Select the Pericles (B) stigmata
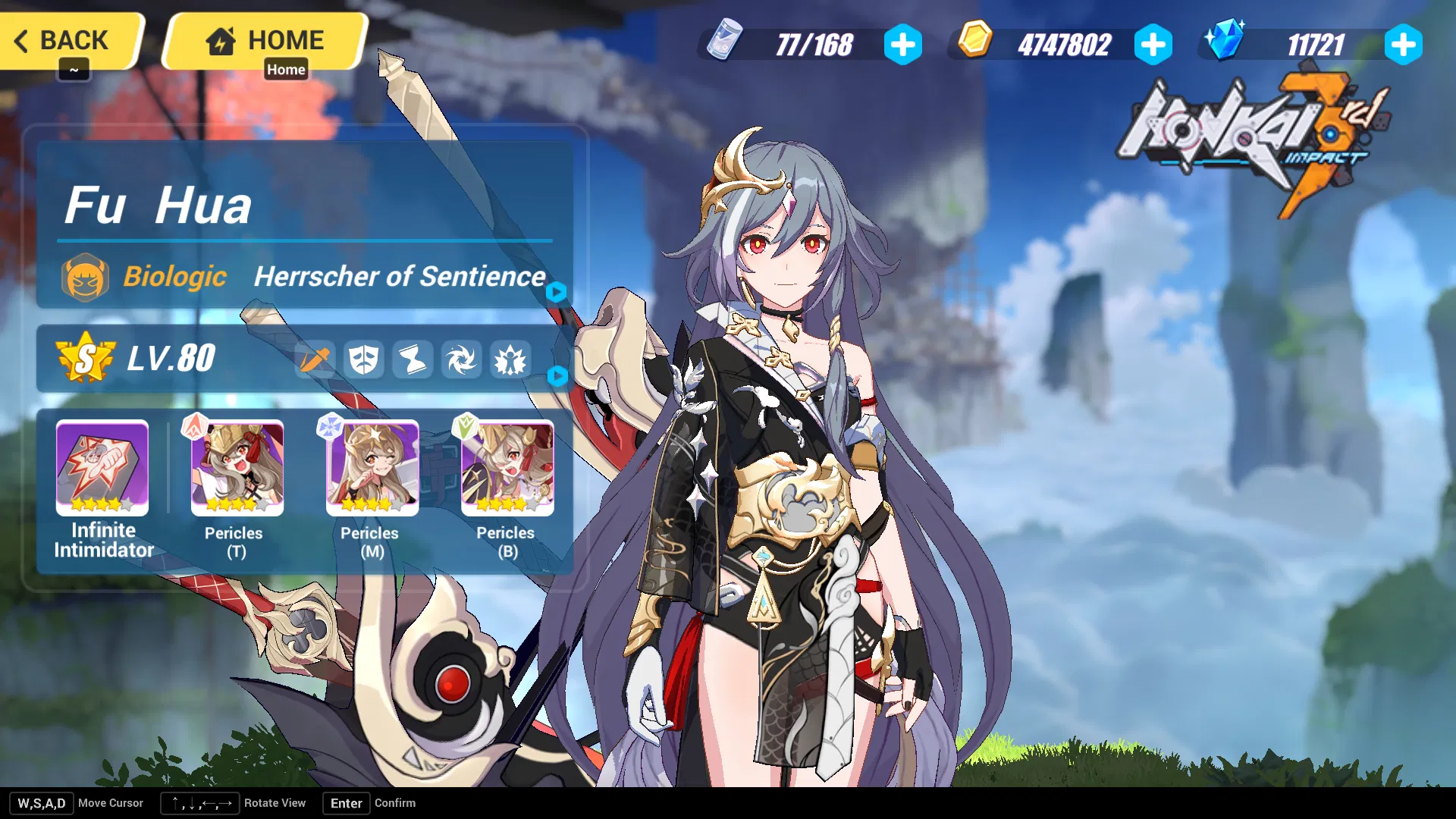This screenshot has height=819, width=1456. click(x=506, y=468)
